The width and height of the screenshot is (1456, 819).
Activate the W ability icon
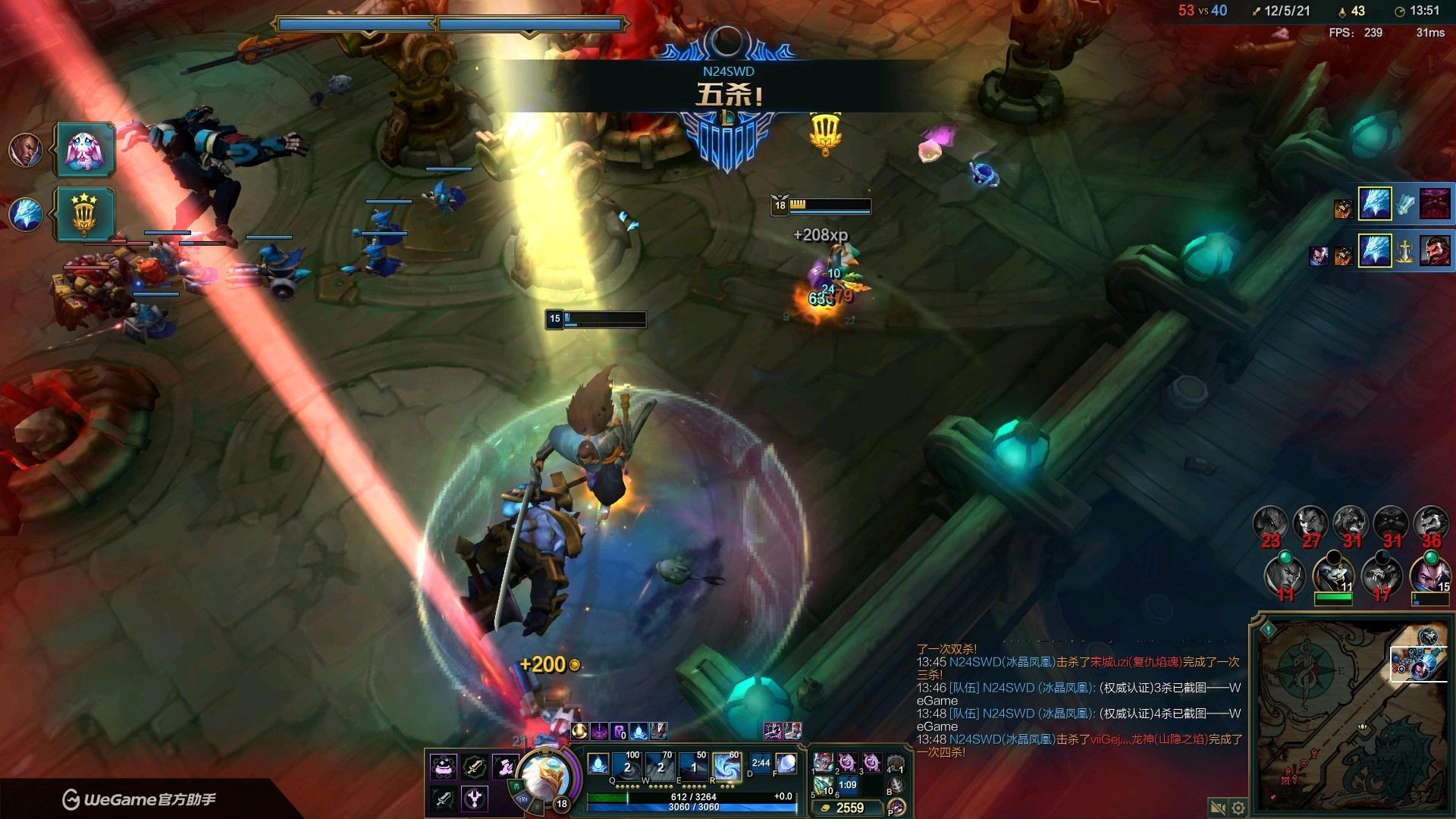[x=661, y=766]
